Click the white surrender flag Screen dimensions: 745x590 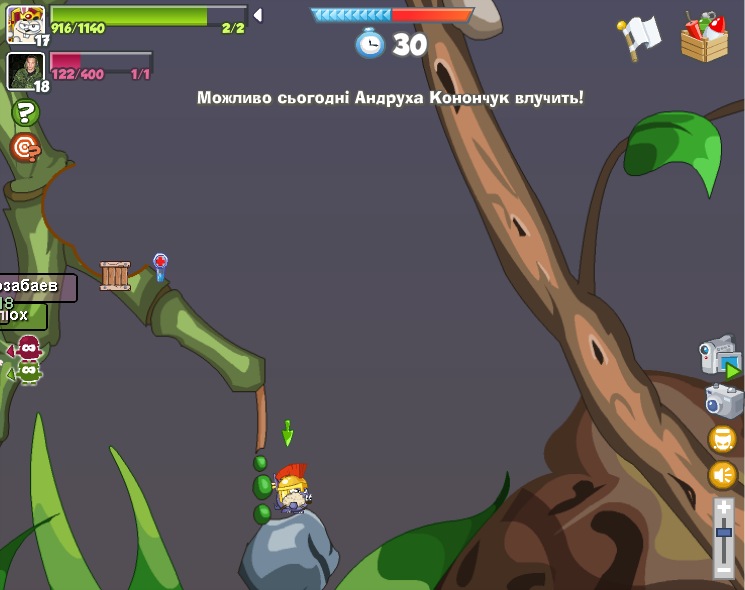click(639, 38)
